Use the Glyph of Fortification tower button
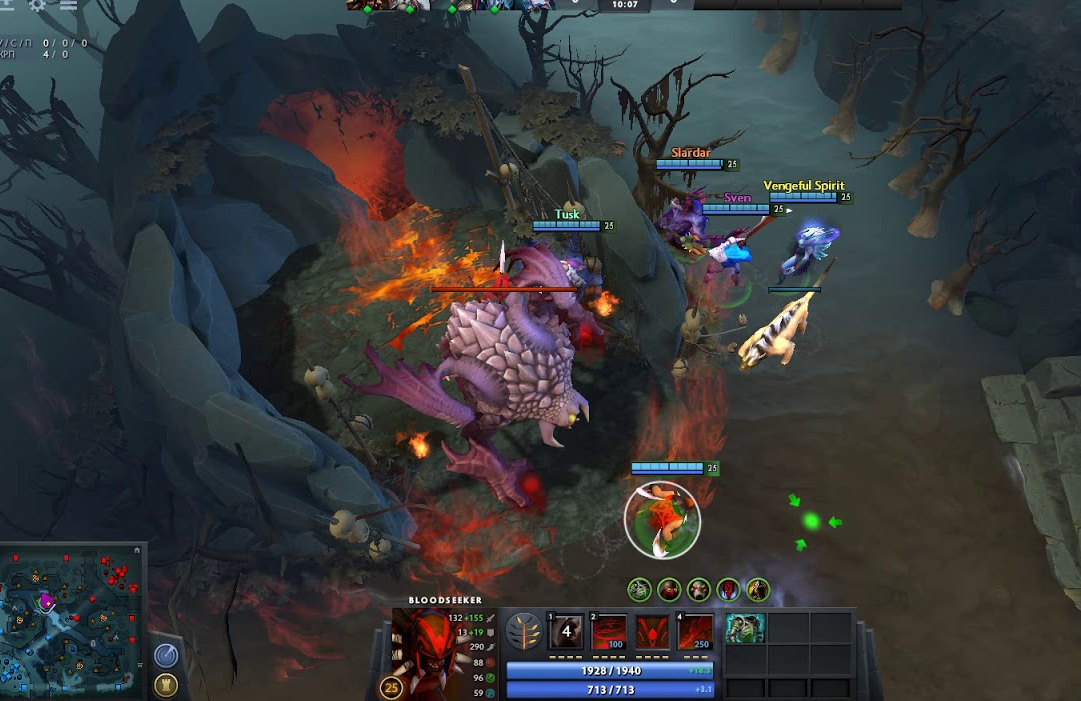 click(166, 685)
